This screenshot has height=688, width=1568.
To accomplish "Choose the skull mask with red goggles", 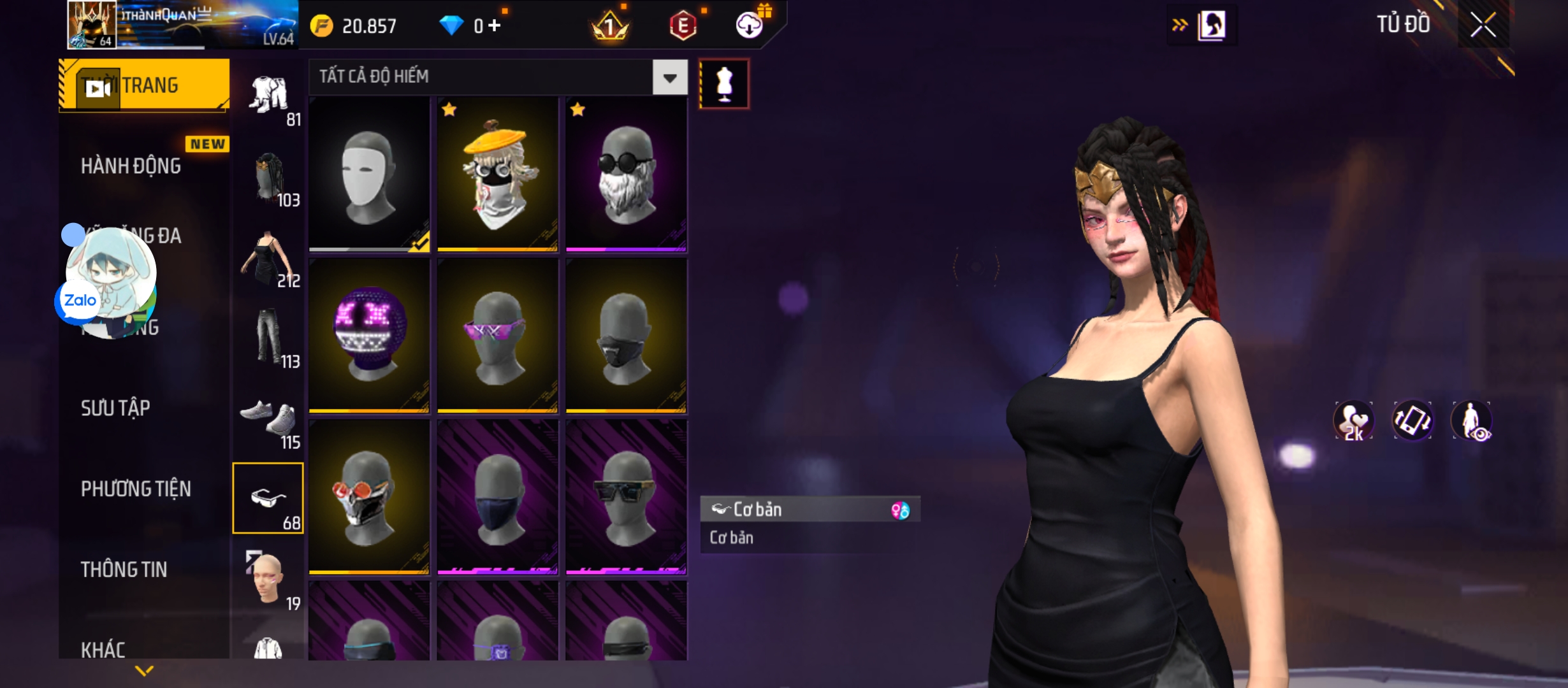I will point(369,497).
